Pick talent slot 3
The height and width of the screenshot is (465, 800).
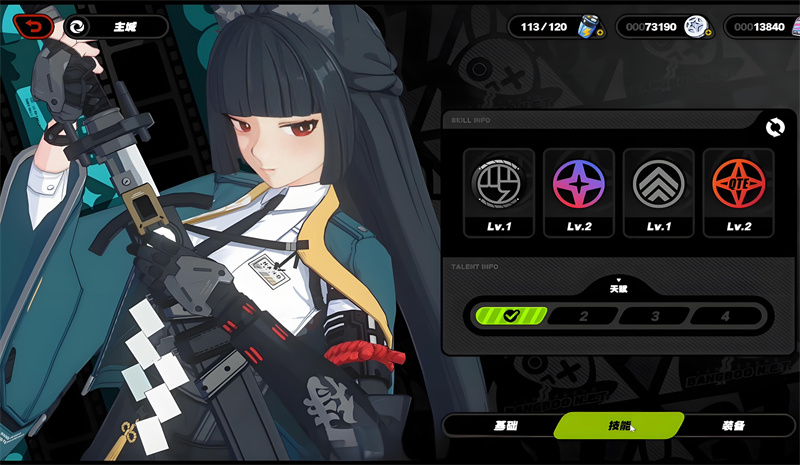tap(656, 316)
